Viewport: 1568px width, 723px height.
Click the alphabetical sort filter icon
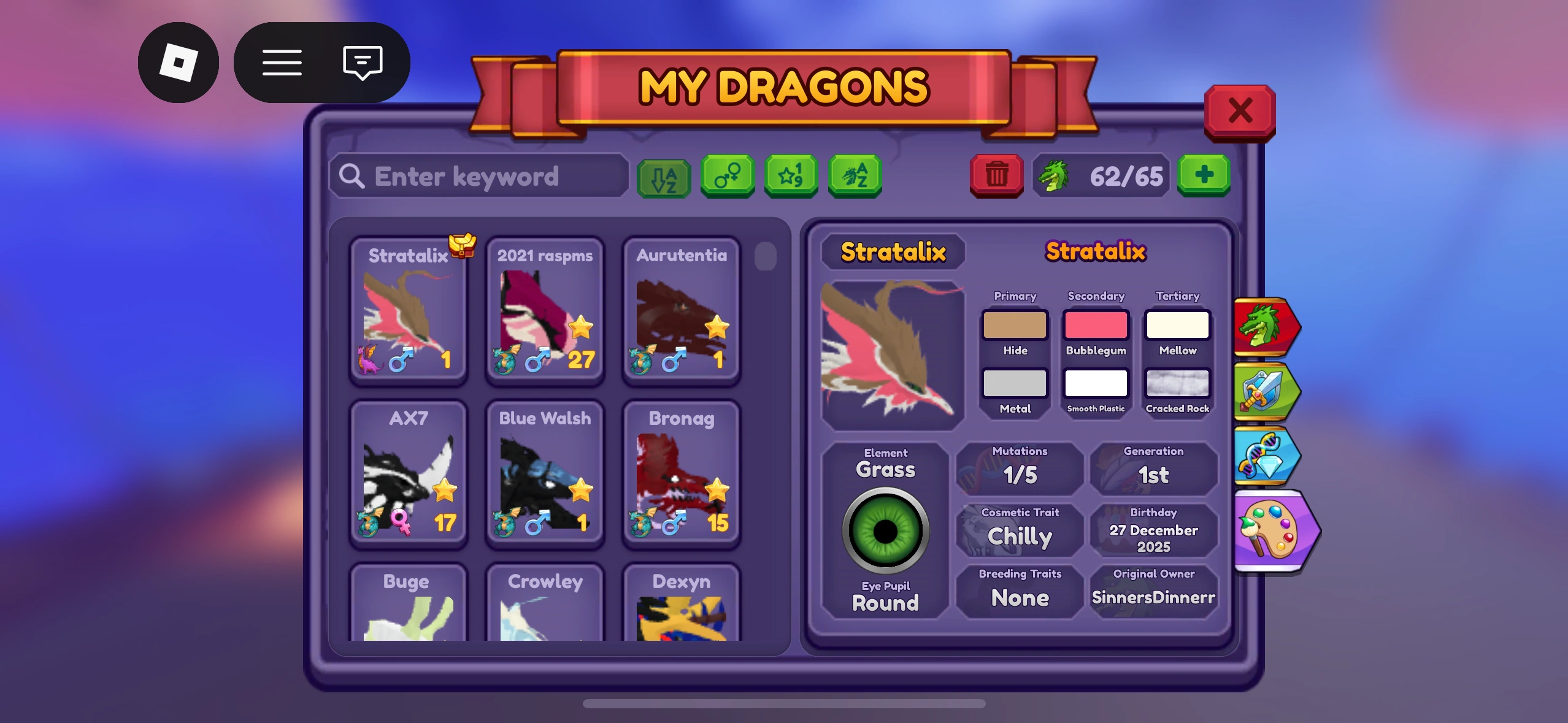click(x=664, y=177)
